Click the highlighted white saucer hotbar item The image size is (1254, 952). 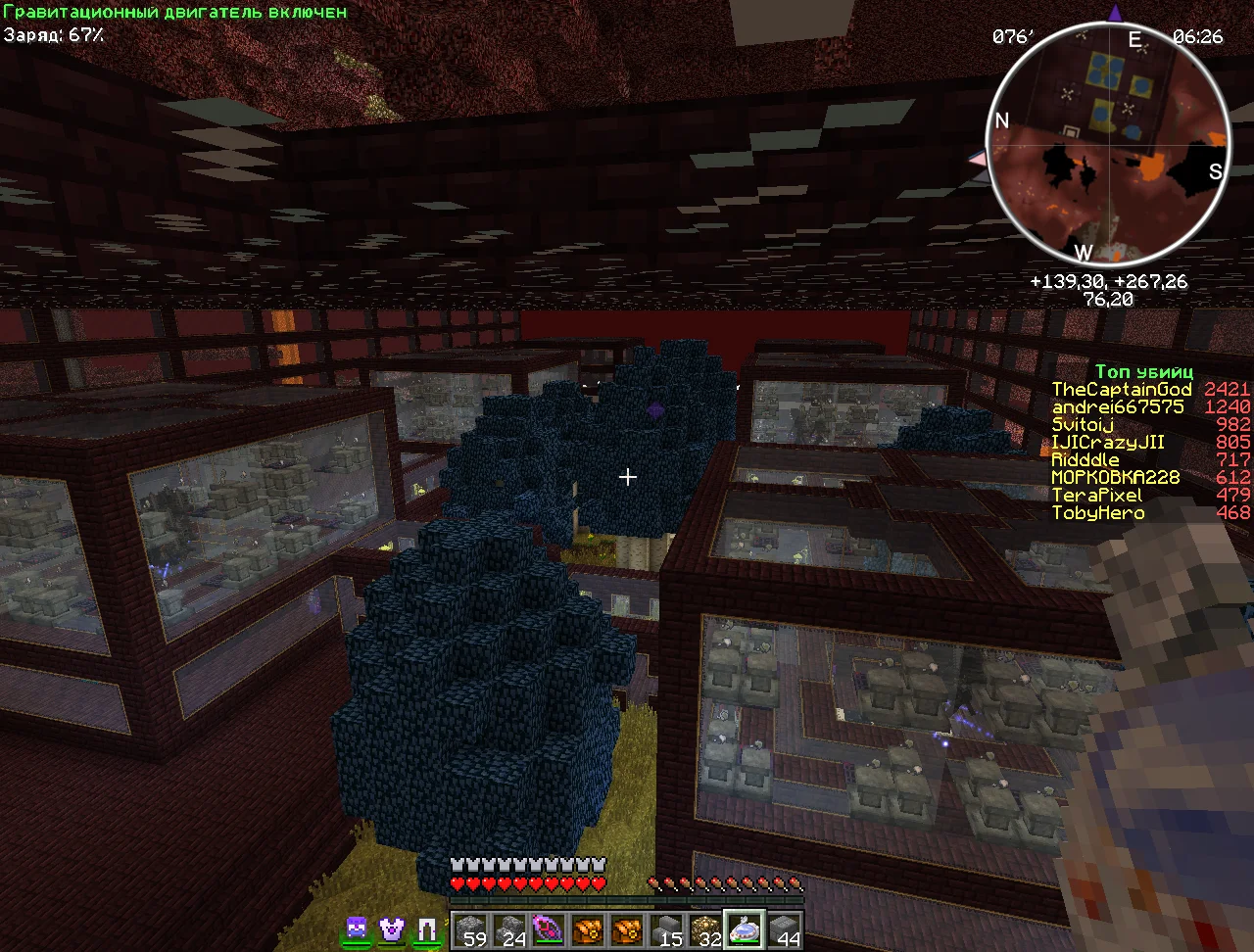(745, 929)
